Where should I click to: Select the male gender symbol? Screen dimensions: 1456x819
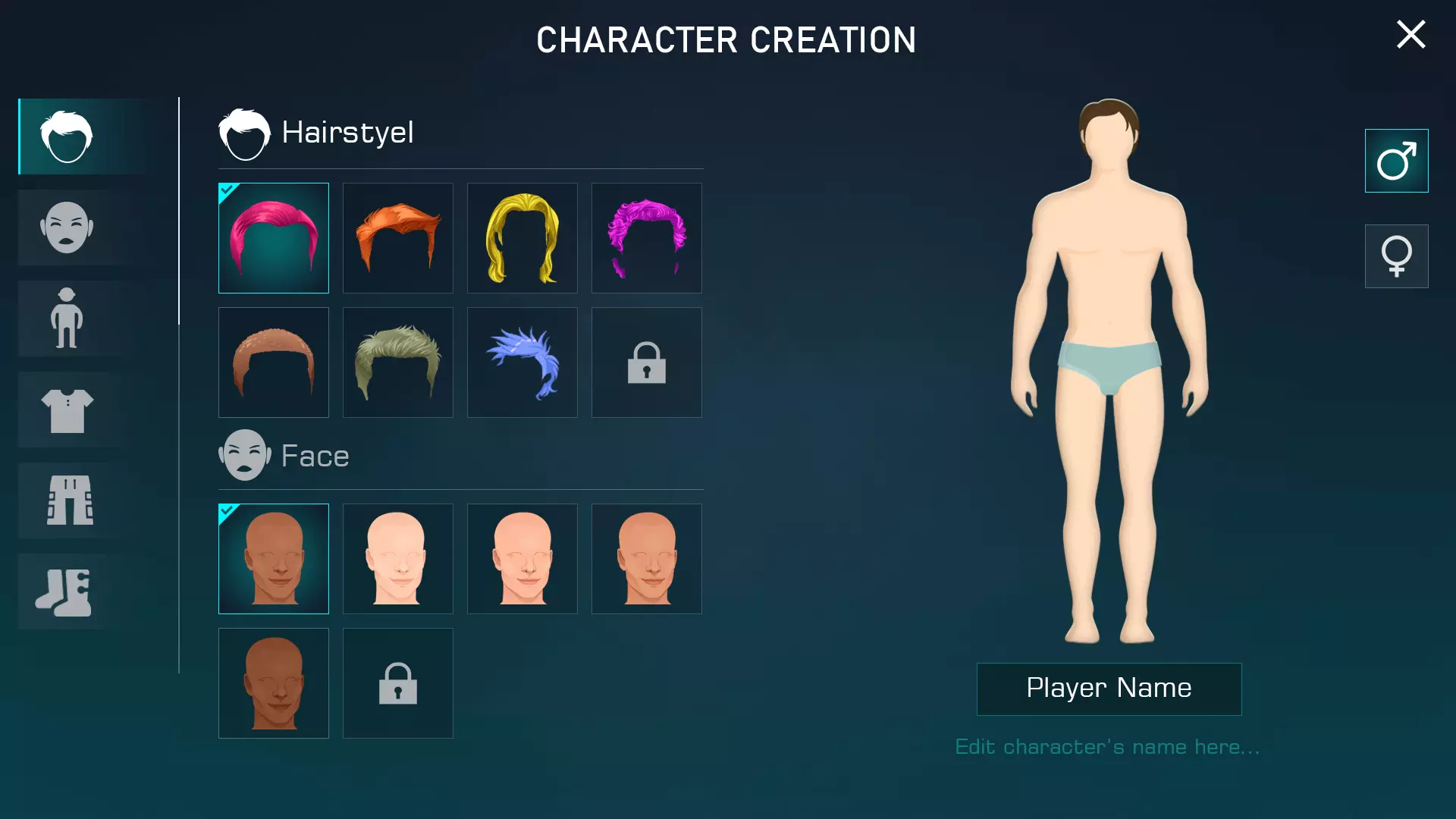coord(1396,161)
